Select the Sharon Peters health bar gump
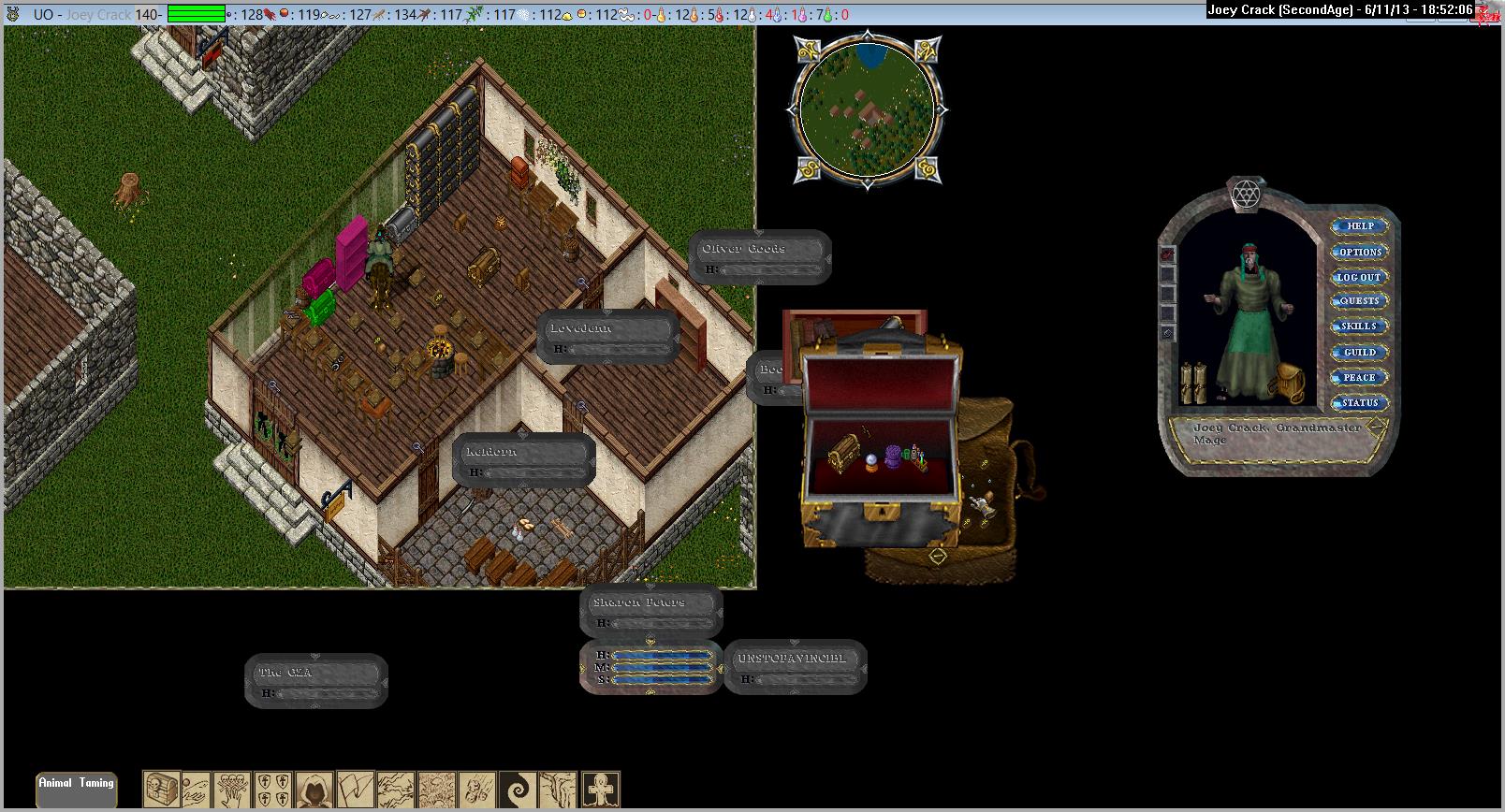The height and width of the screenshot is (812, 1505). tap(650, 610)
